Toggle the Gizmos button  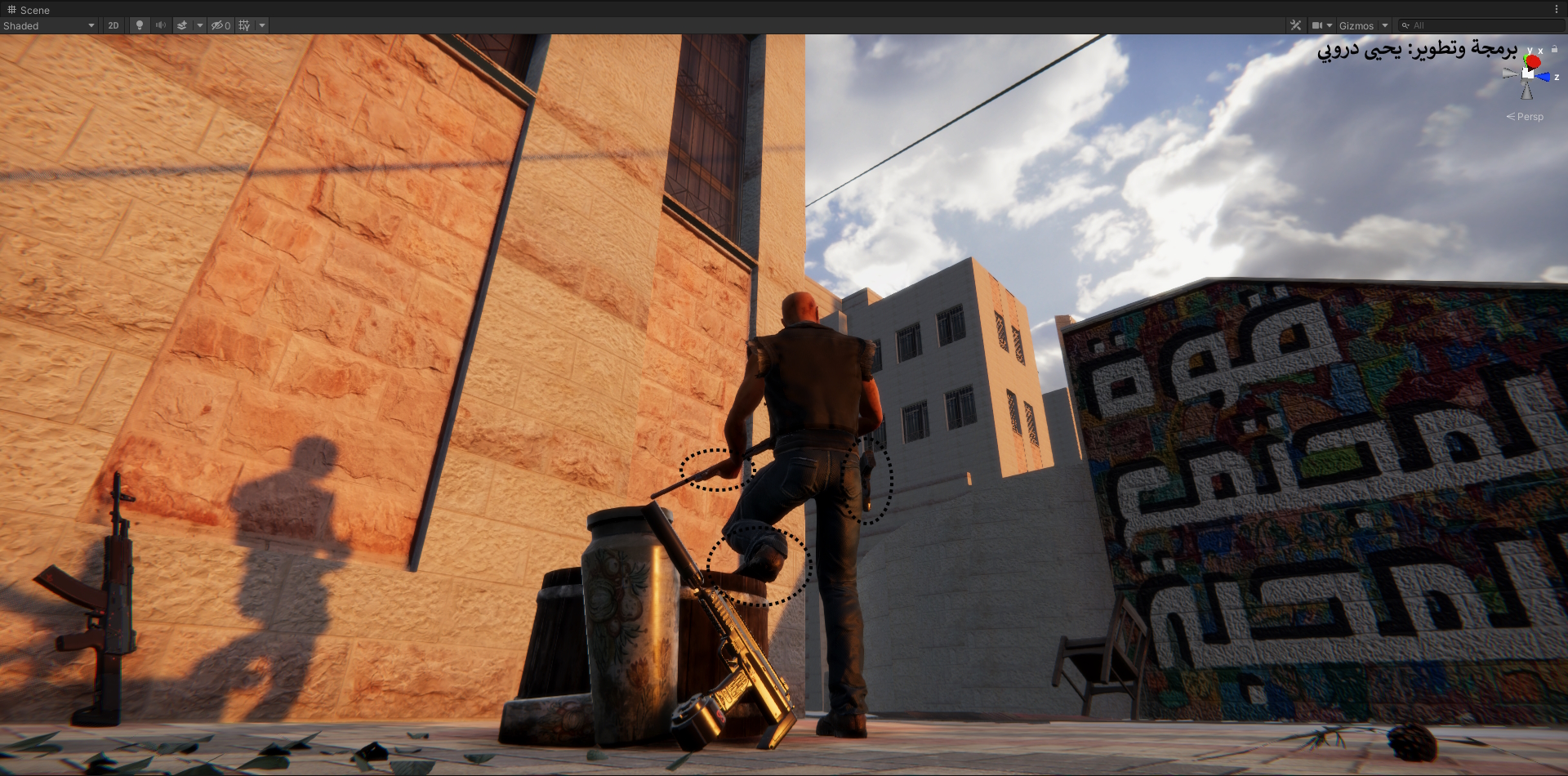[1356, 25]
